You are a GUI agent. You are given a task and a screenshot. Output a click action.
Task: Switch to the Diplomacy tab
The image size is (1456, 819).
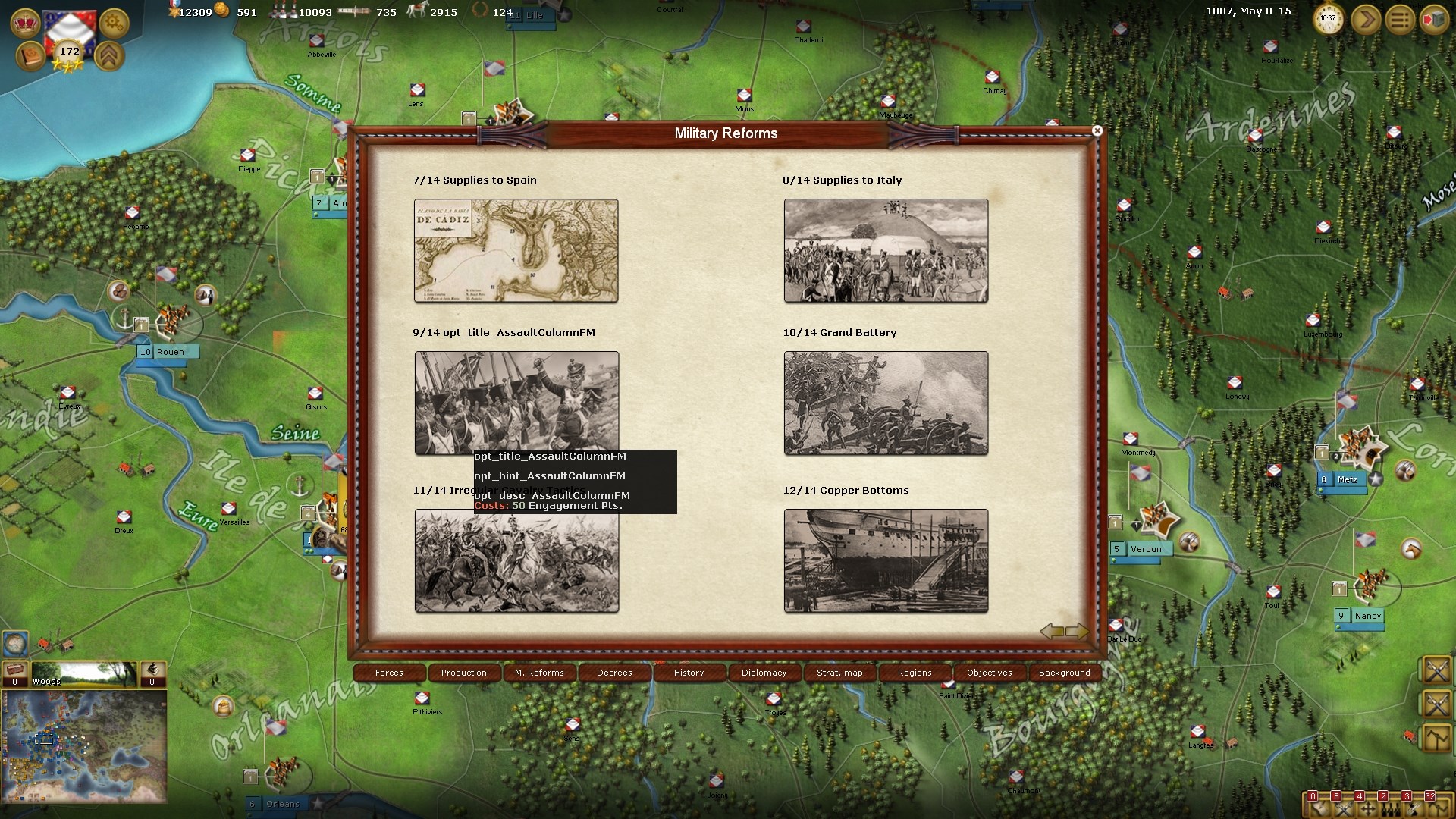click(x=764, y=673)
